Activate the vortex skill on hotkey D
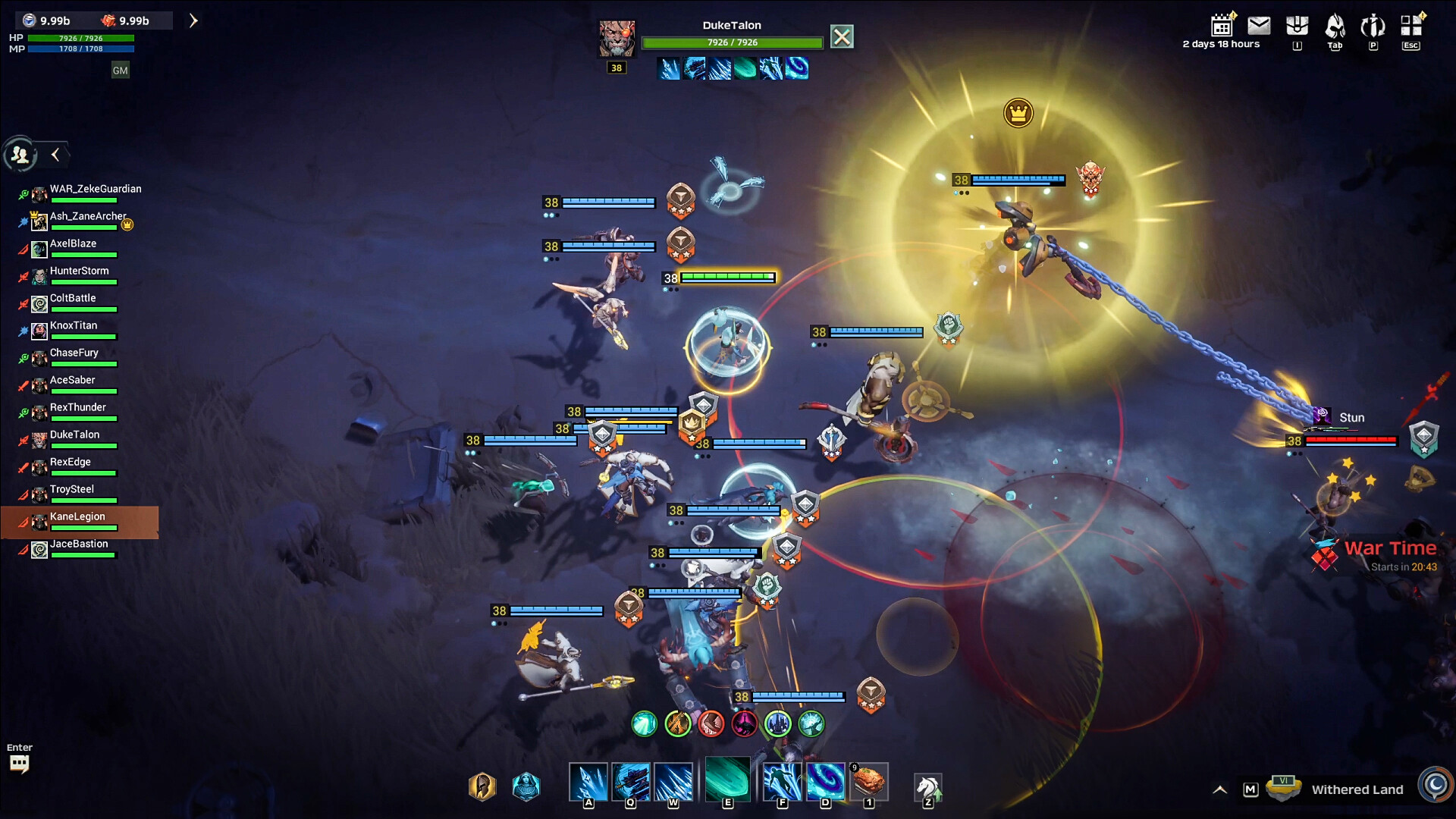This screenshot has height=819, width=1456. coord(826,781)
